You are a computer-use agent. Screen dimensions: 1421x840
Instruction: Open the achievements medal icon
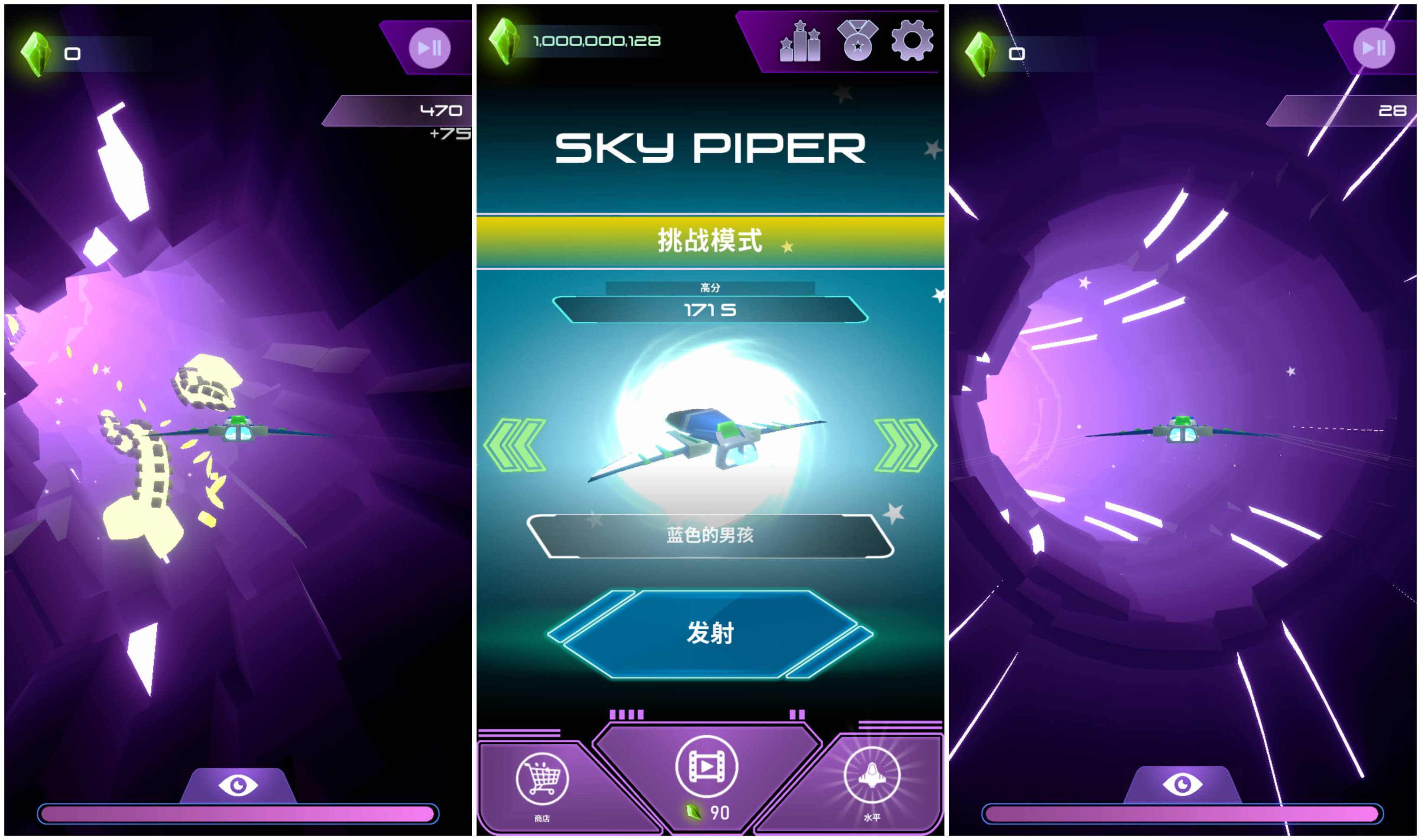coord(857,40)
